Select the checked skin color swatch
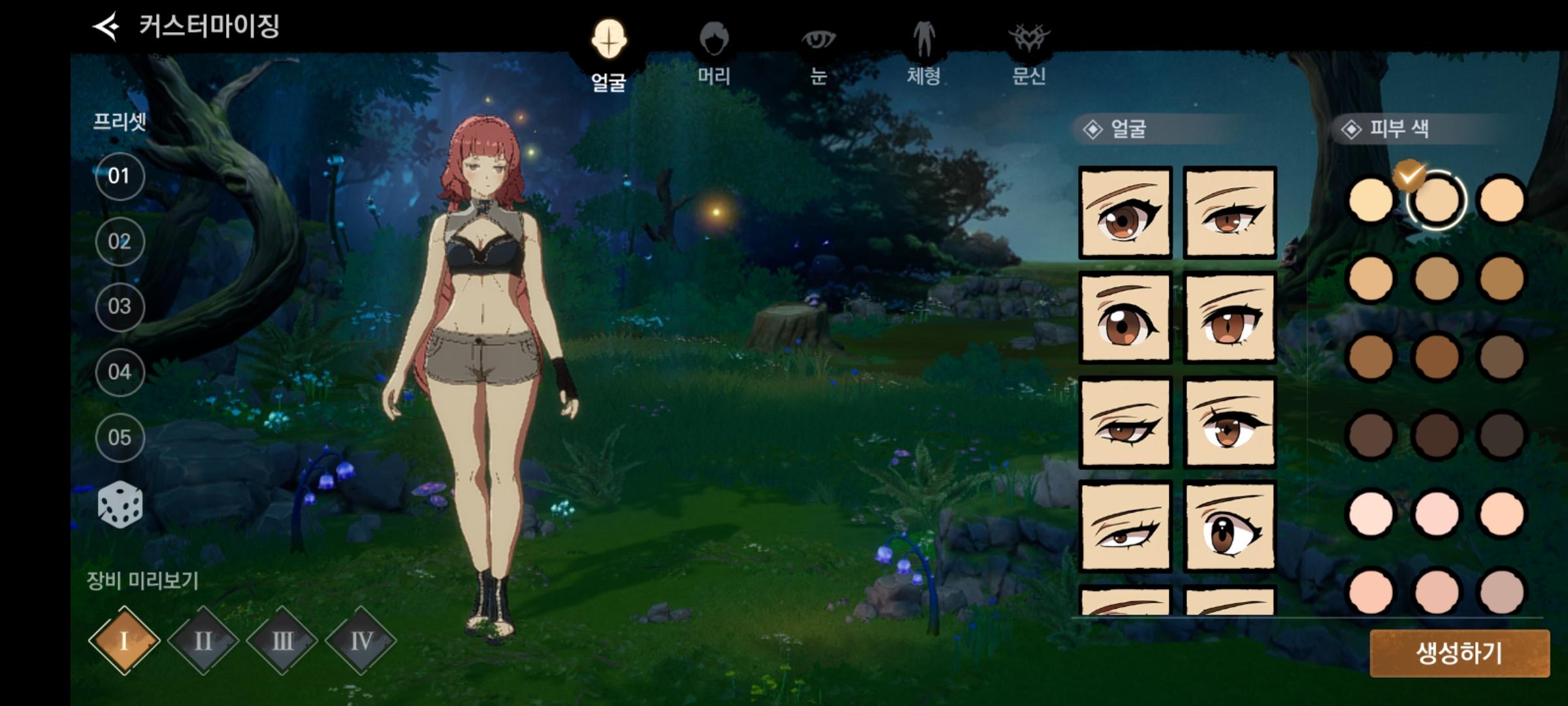 point(1436,200)
